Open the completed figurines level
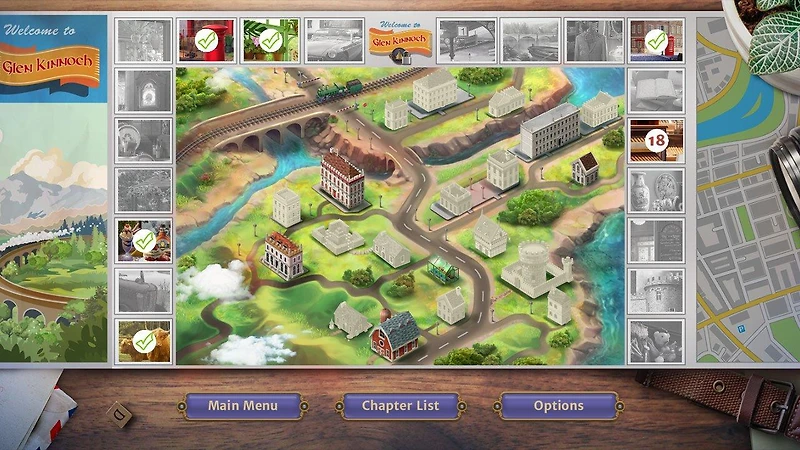800x450 pixels. coord(144,241)
